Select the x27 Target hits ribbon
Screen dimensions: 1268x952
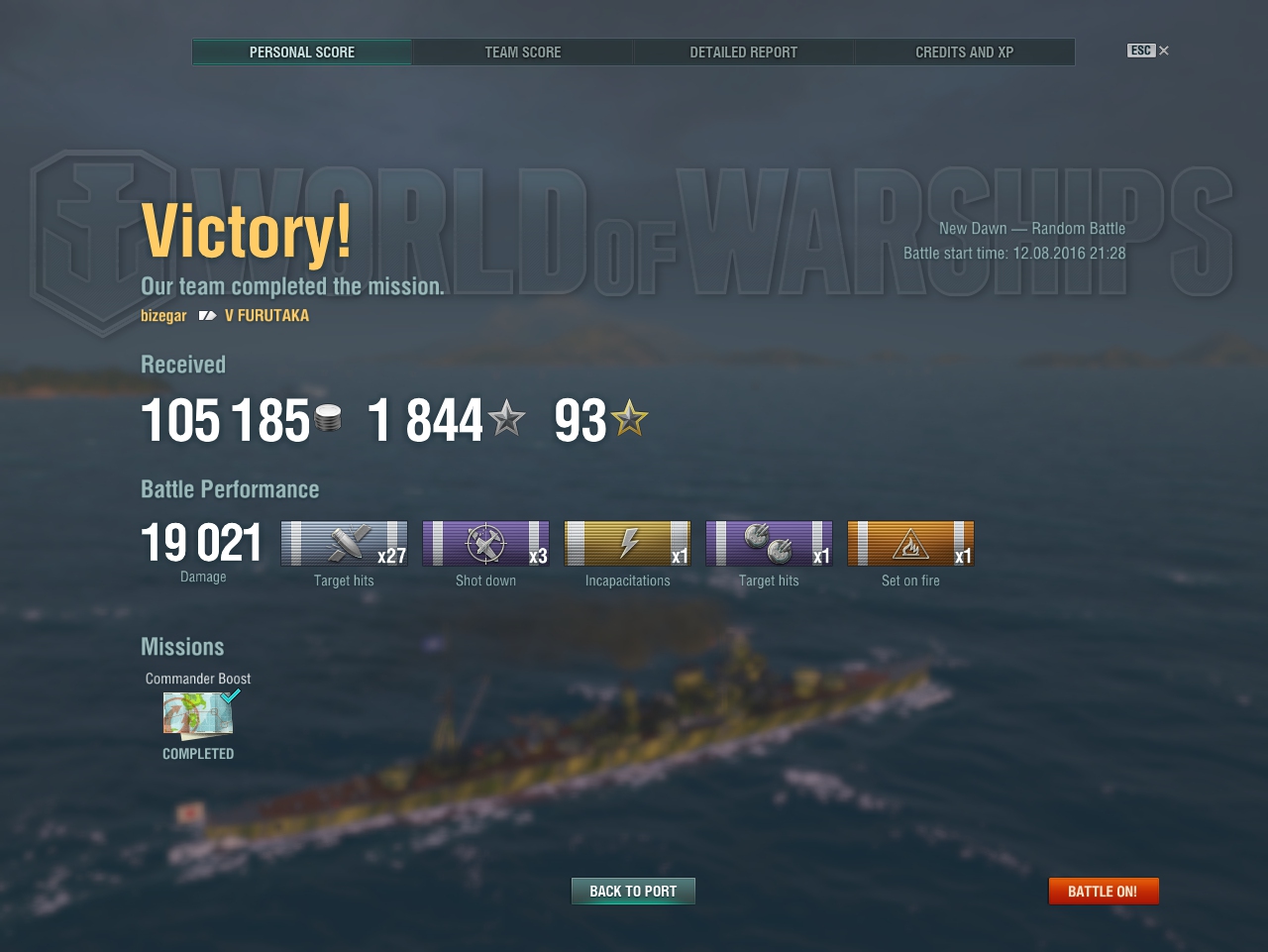tap(344, 544)
